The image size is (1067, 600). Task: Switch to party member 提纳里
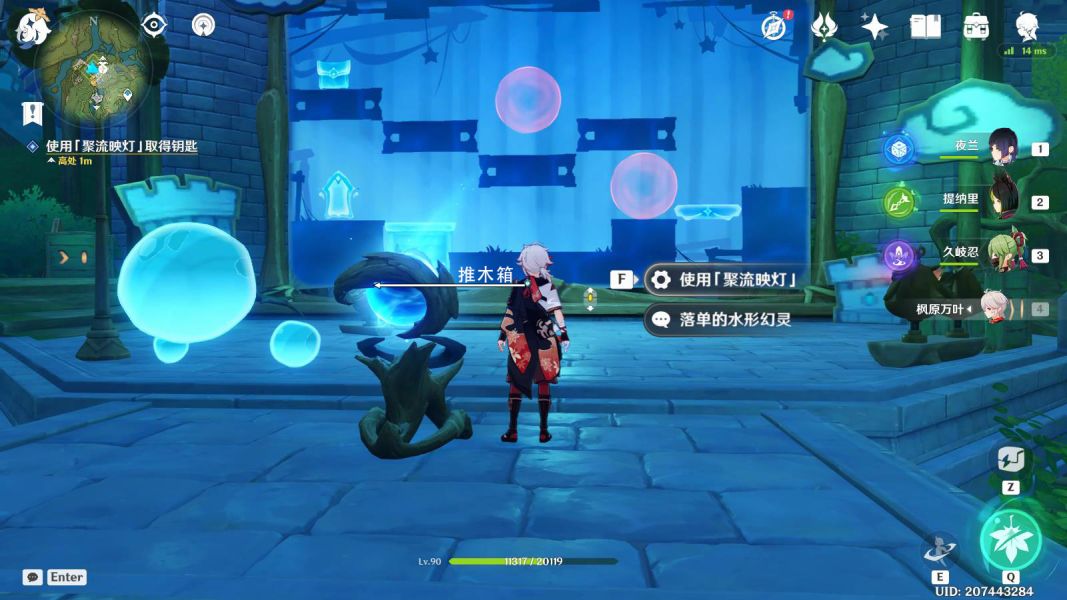tap(1002, 200)
